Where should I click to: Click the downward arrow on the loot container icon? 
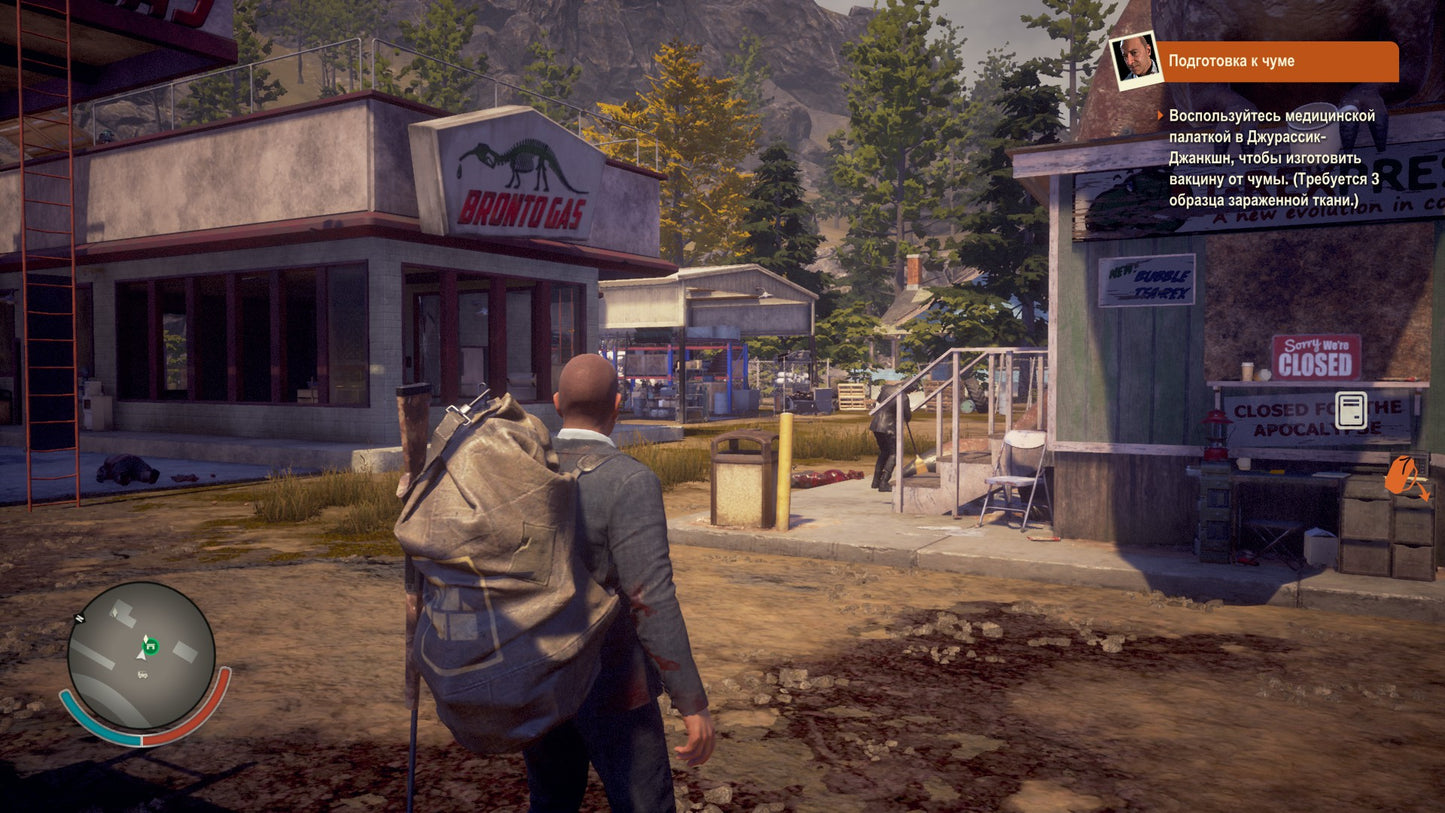click(1424, 493)
